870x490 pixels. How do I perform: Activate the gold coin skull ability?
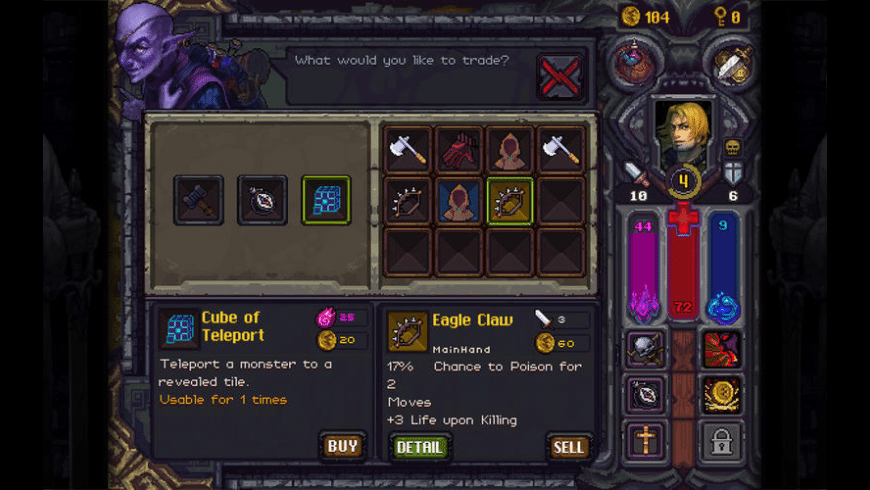pyautogui.click(x=721, y=394)
